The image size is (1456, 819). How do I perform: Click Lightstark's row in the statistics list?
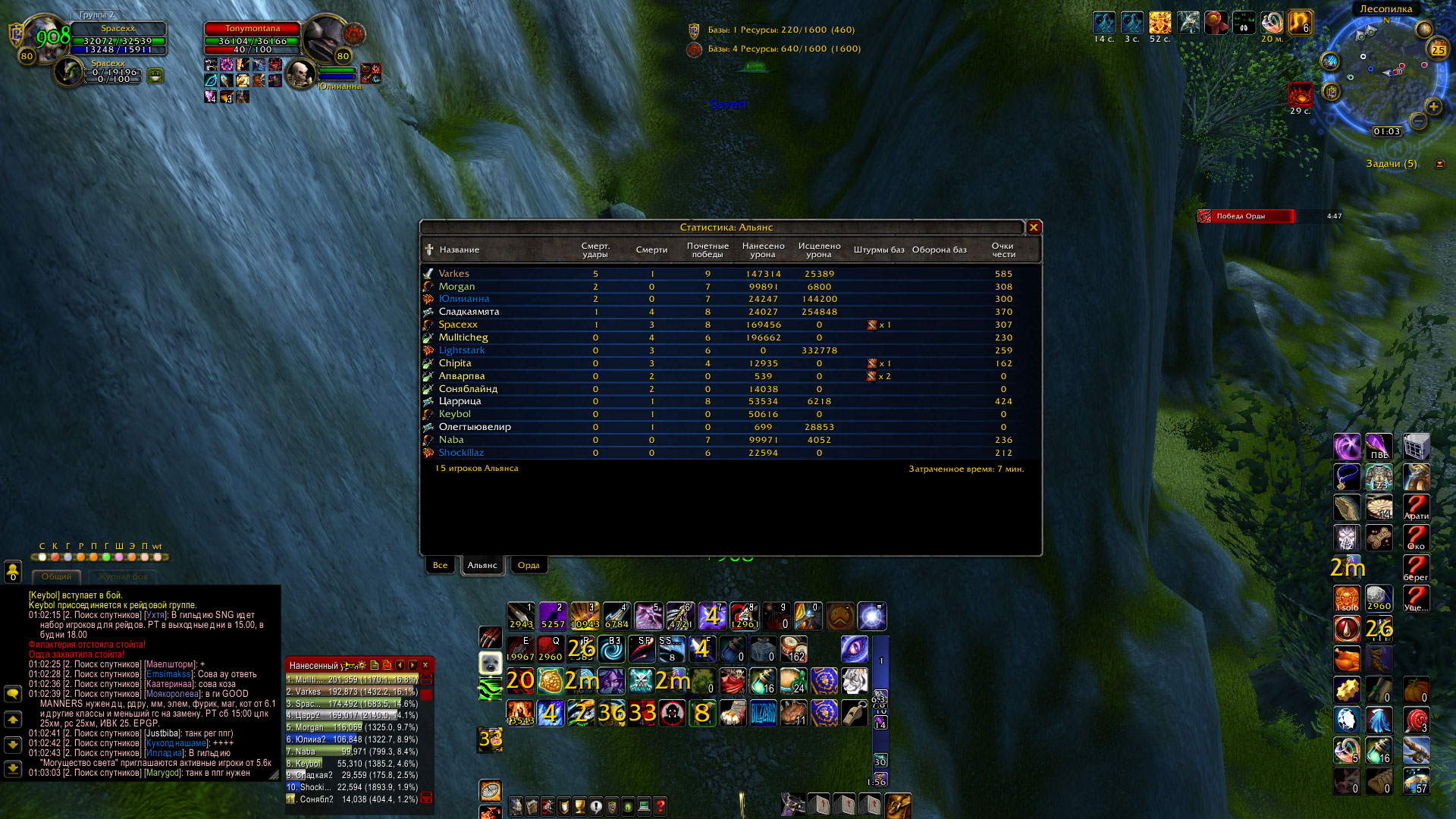[461, 350]
